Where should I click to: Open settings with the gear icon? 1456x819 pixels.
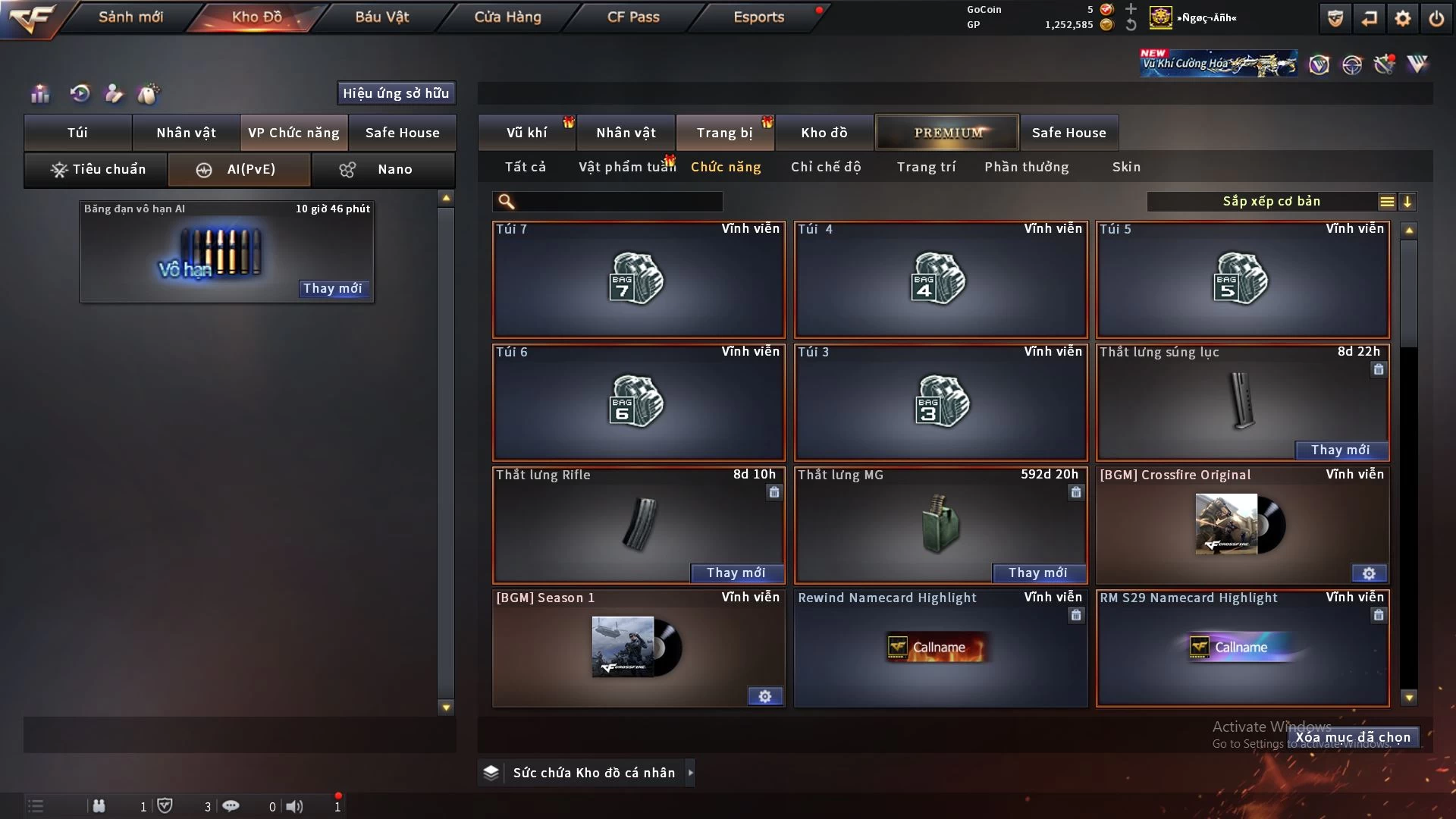click(1403, 18)
